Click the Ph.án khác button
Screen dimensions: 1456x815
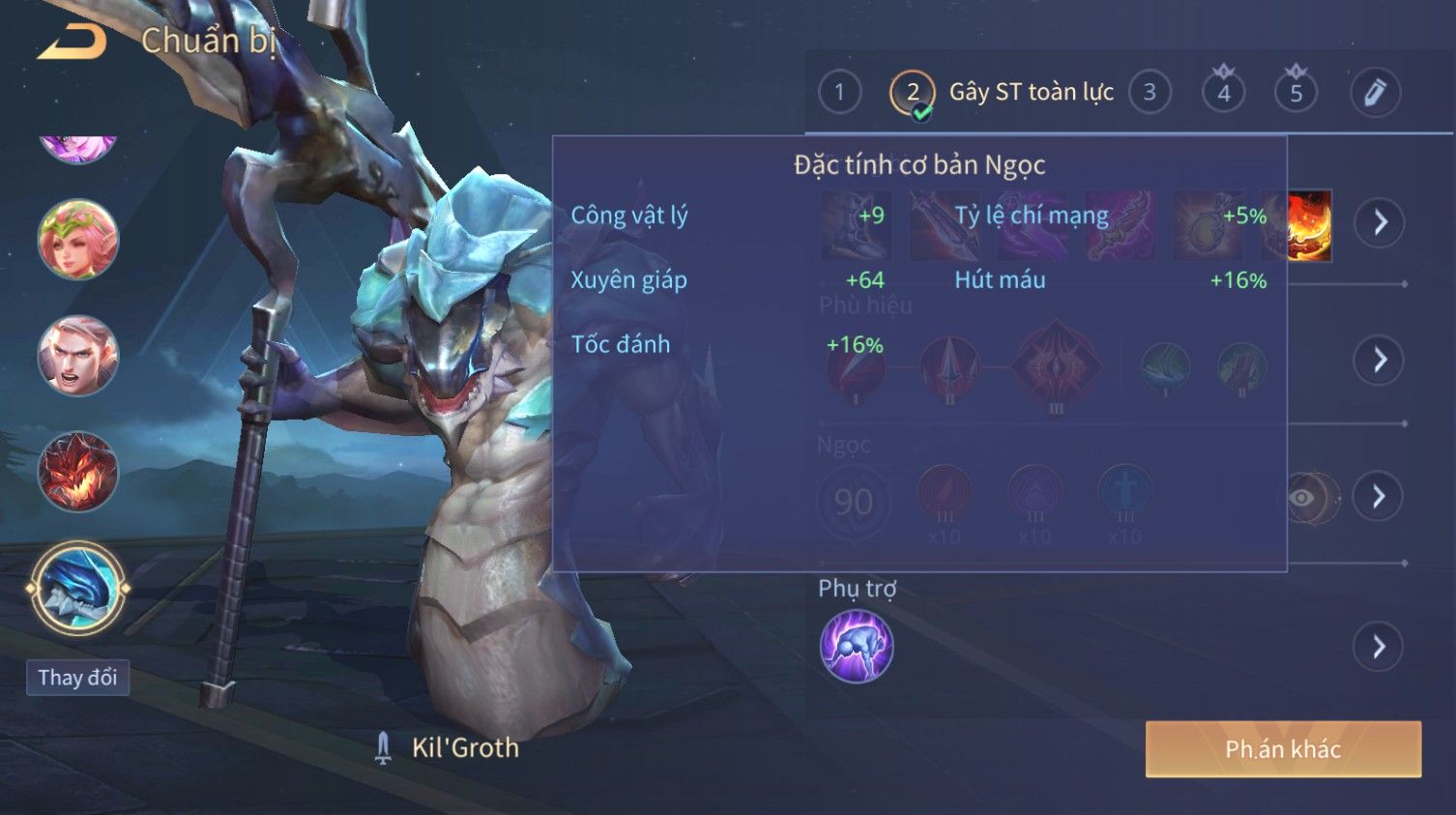coord(1283,749)
